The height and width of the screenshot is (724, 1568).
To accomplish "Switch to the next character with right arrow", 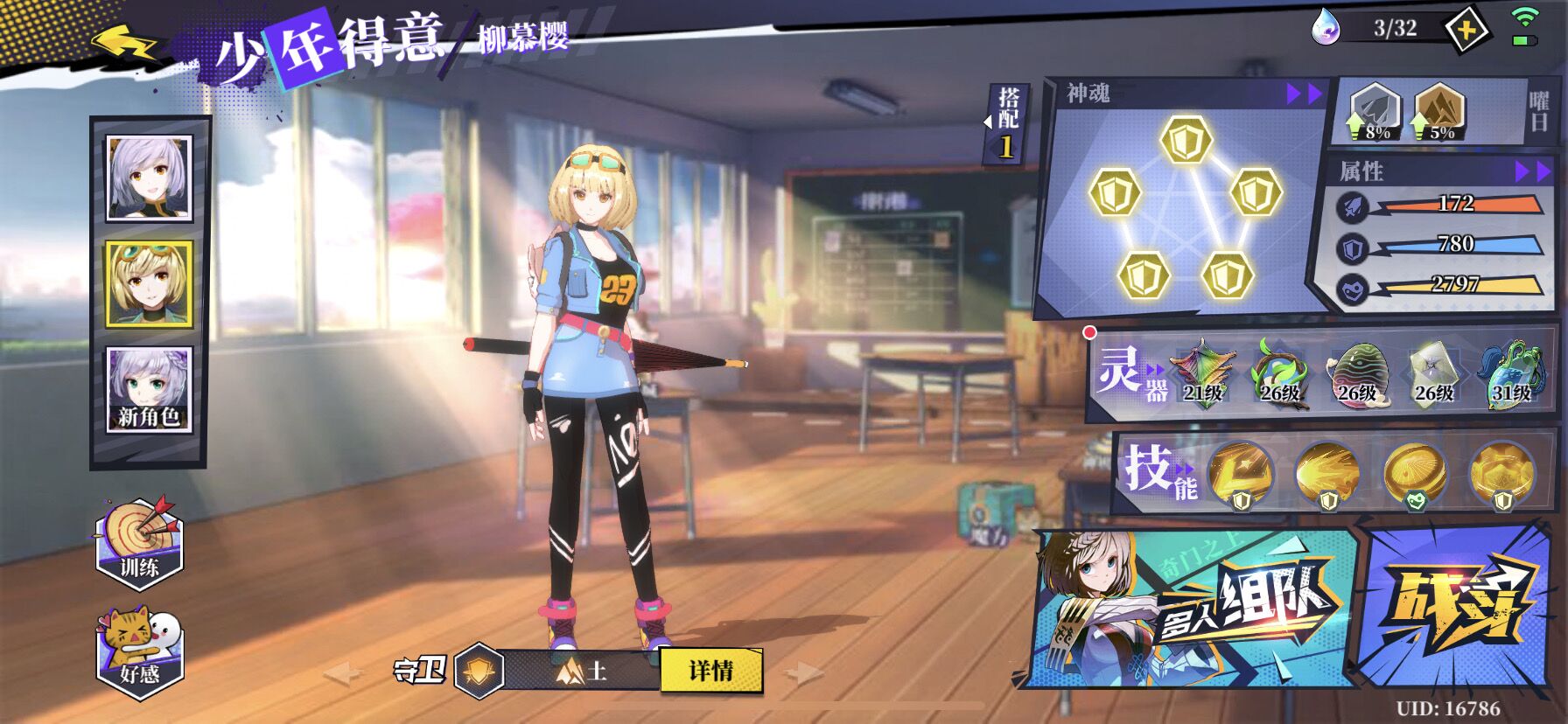I will tap(802, 672).
